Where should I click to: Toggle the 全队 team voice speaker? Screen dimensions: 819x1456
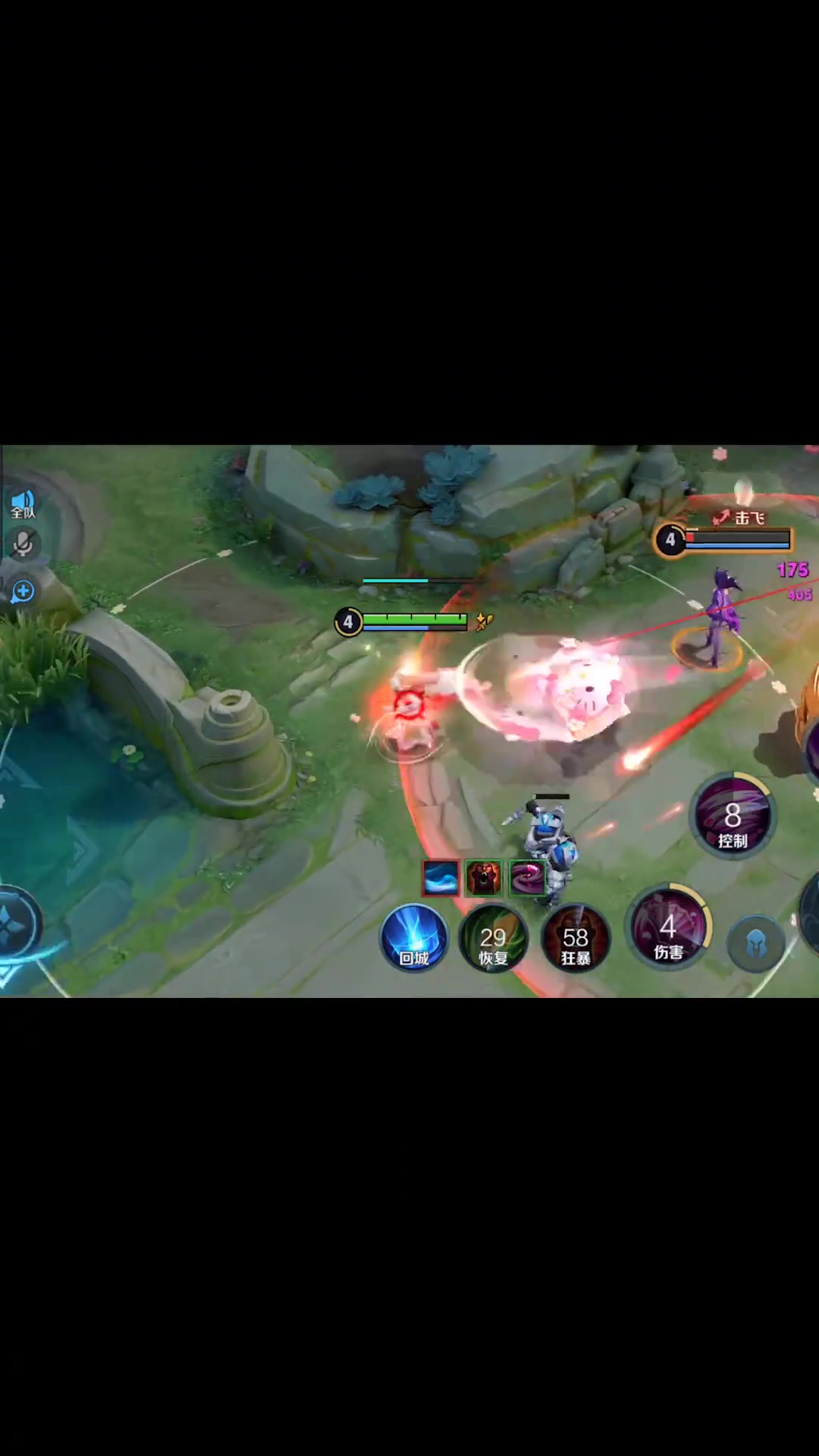[23, 504]
